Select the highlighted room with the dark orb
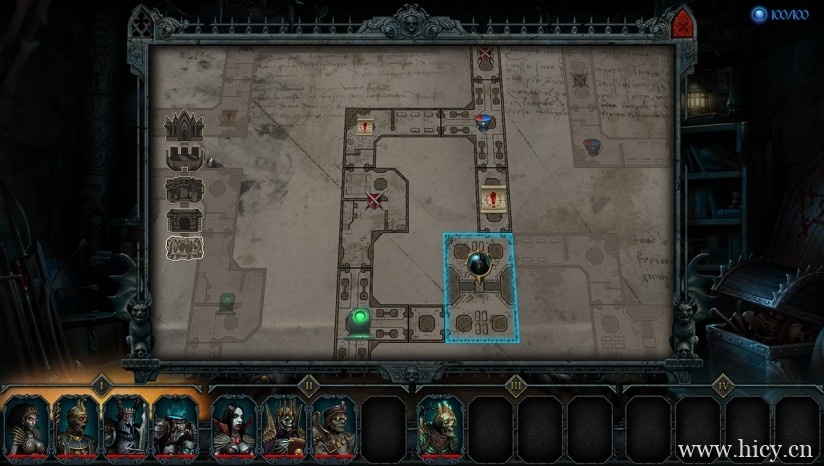Viewport: 824px width, 466px height. pyautogui.click(x=480, y=287)
